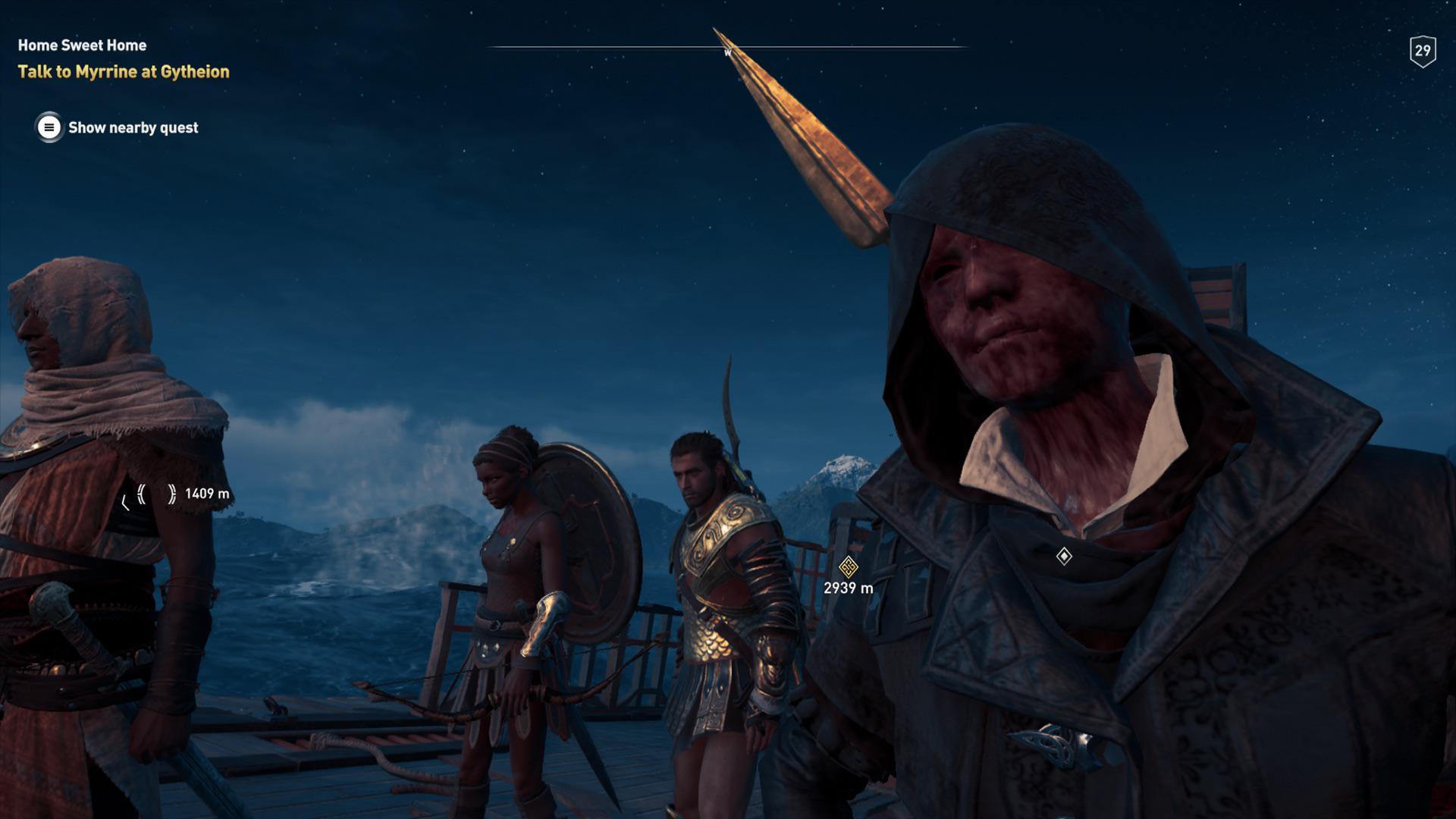Click the white diamond waypoint marker
Screen dimensions: 1456x819
(1064, 557)
